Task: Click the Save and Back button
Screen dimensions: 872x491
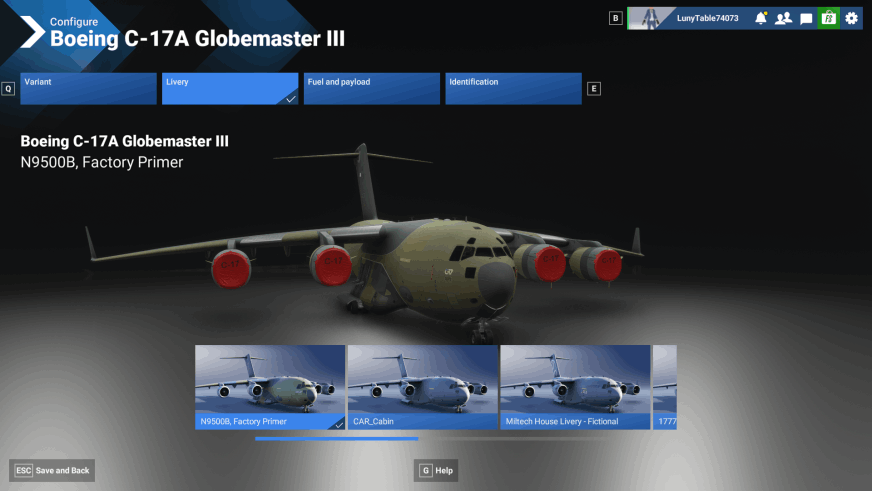Action: pos(53,470)
